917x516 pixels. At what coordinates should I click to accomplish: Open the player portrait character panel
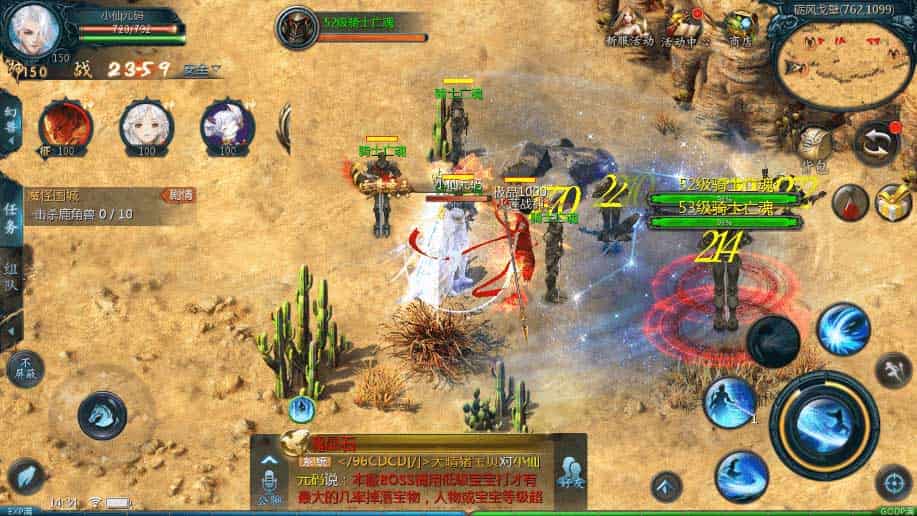click(32, 32)
